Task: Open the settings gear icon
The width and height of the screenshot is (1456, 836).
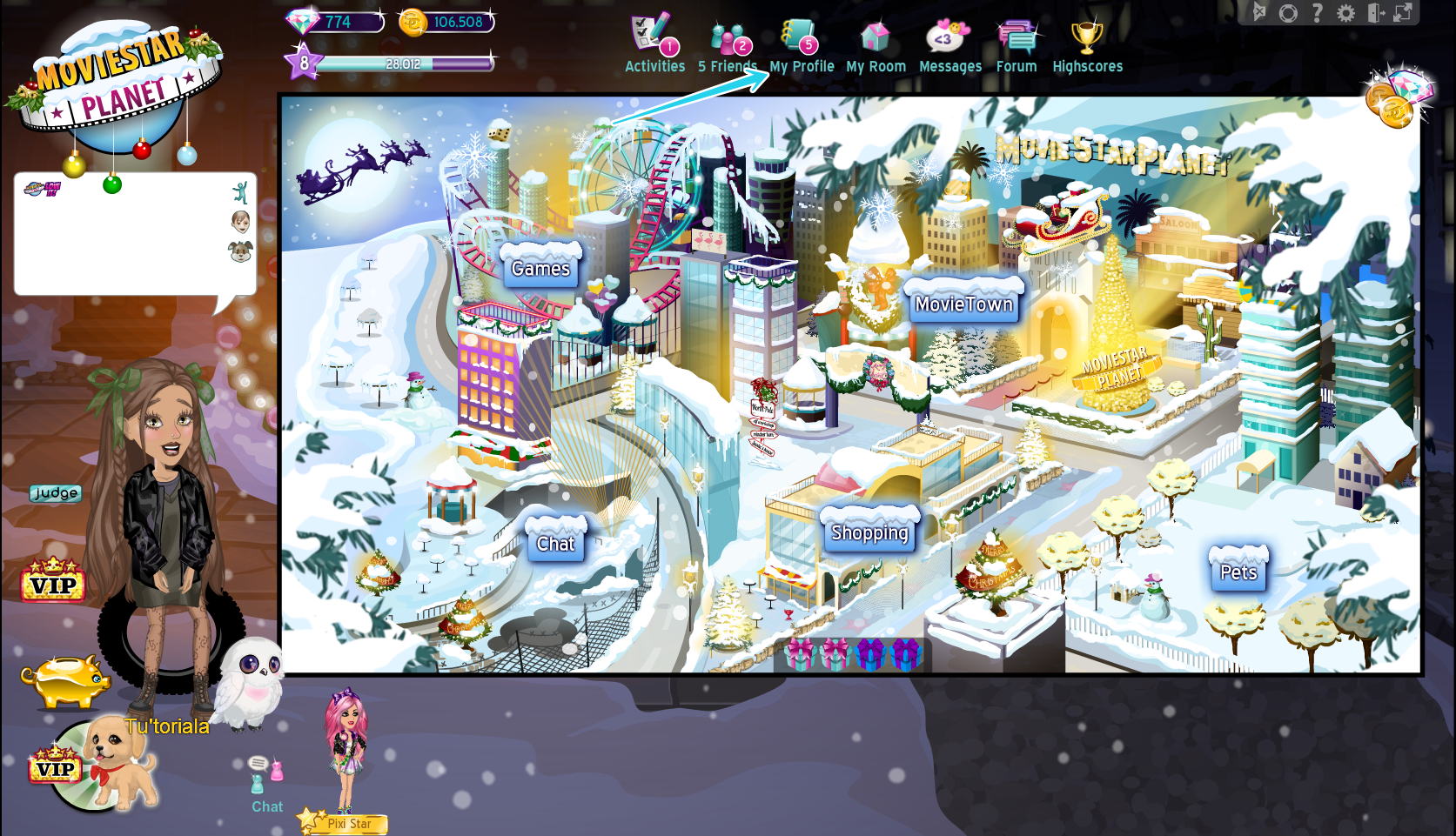Action: click(1345, 13)
